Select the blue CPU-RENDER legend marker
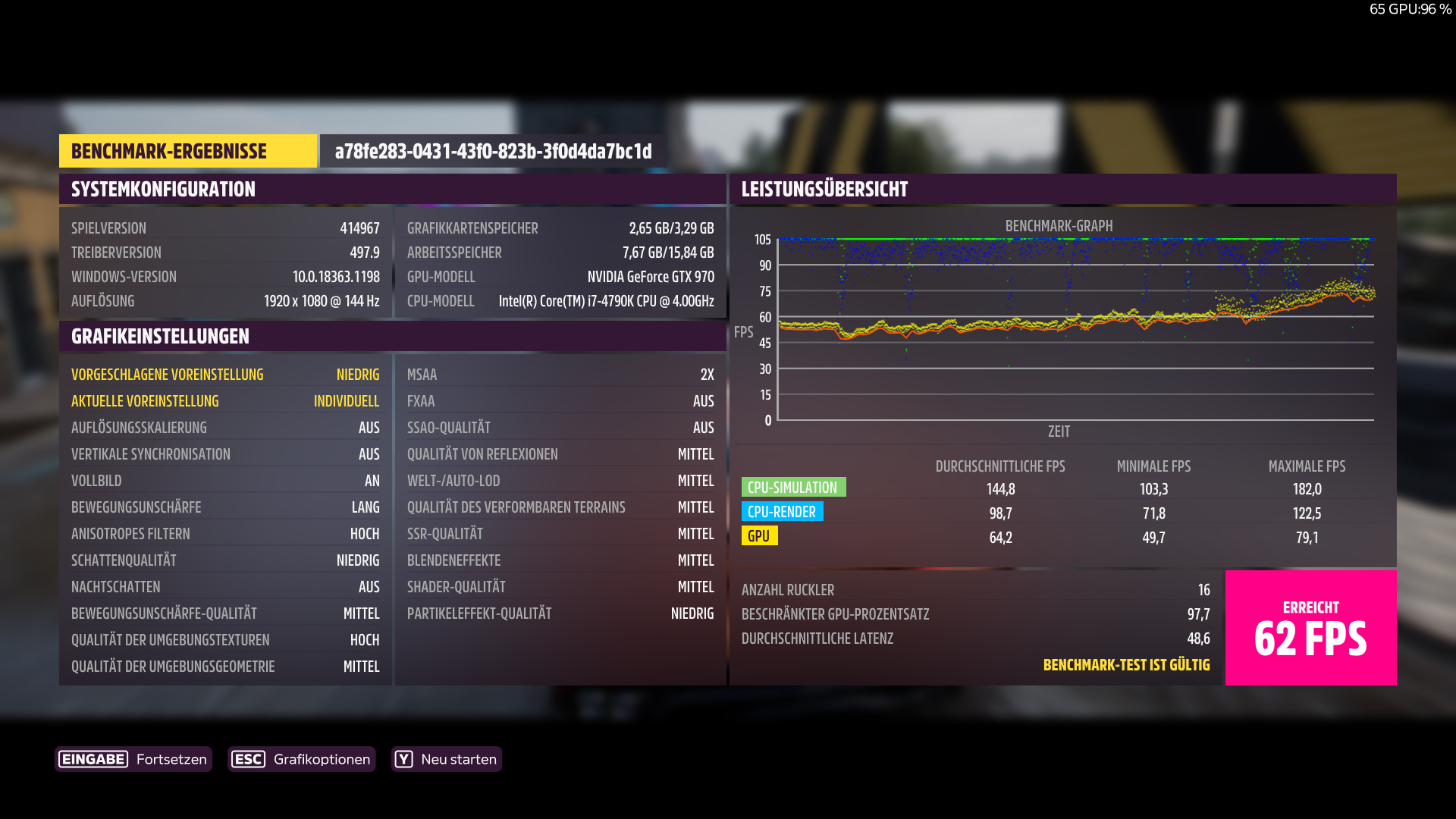The image size is (1456, 819). coord(783,512)
